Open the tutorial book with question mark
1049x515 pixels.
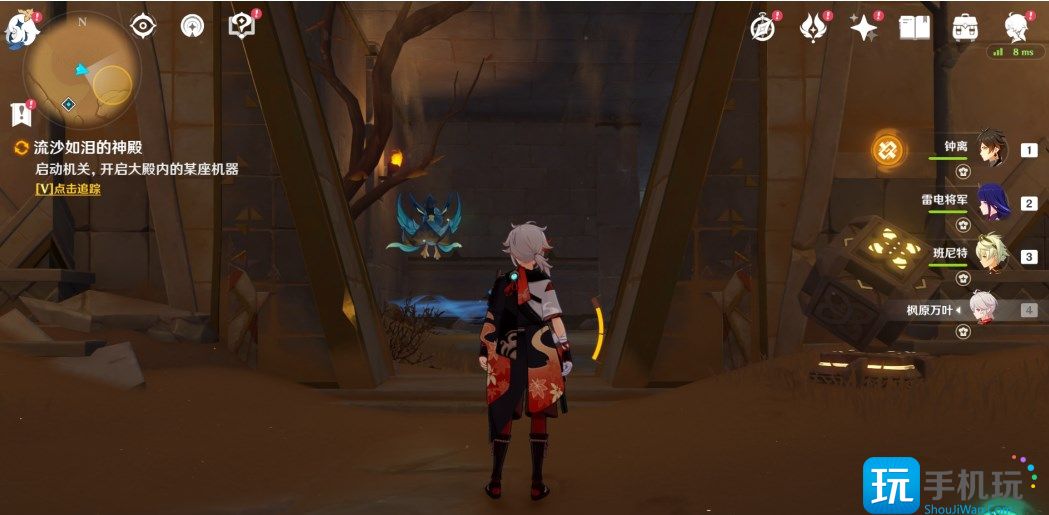pos(241,26)
